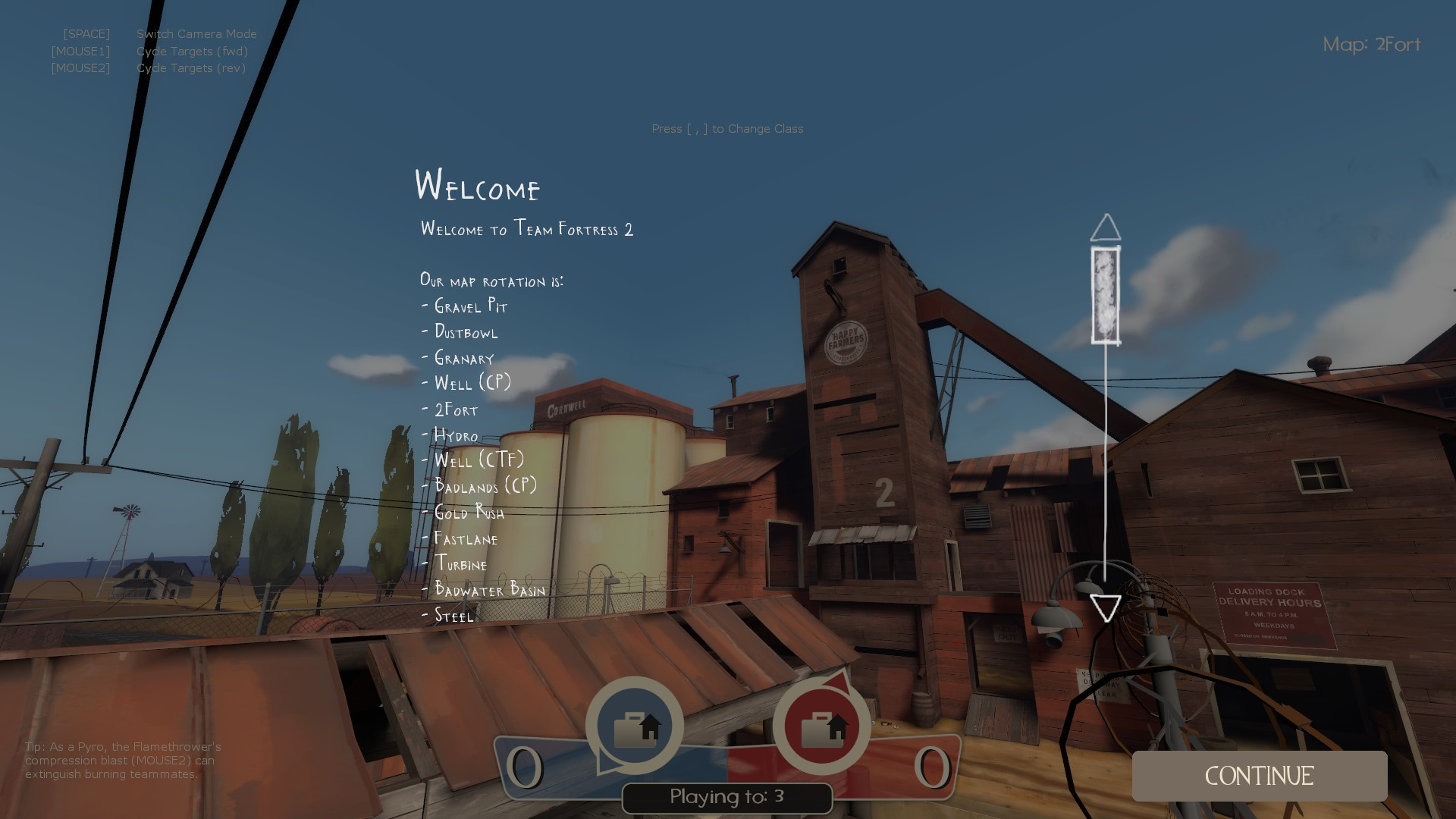Click the Press [ , ] to Change Class prompt
This screenshot has width=1456, height=819.
tap(727, 129)
